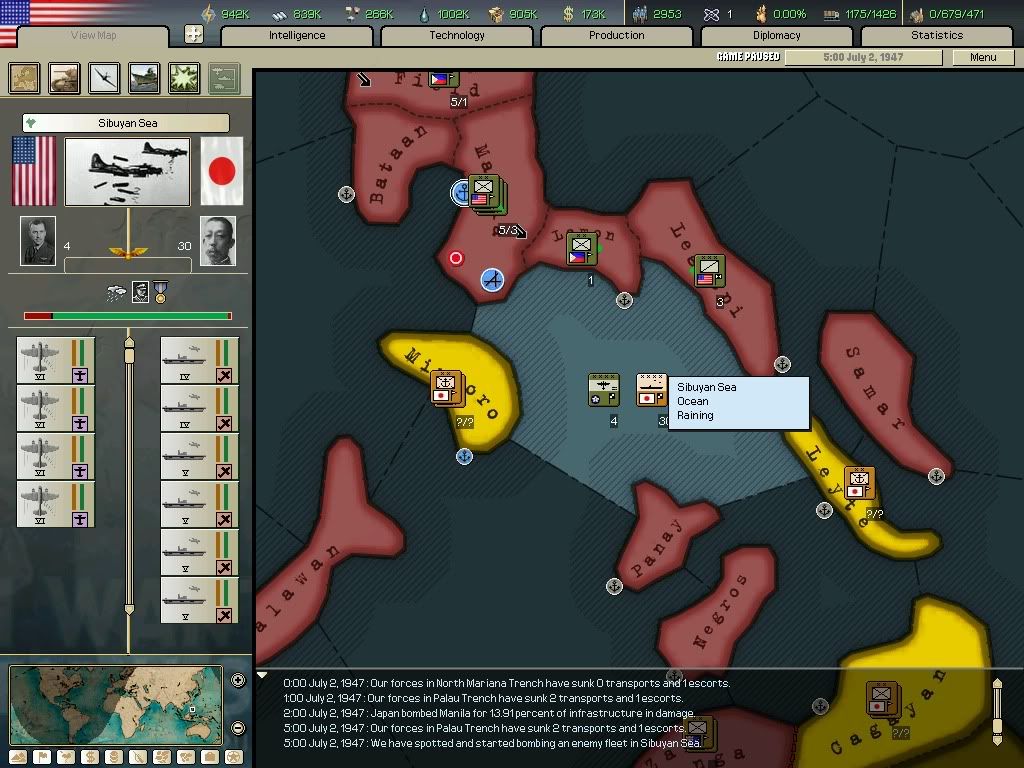
Task: Open the Production tab
Action: pos(617,35)
